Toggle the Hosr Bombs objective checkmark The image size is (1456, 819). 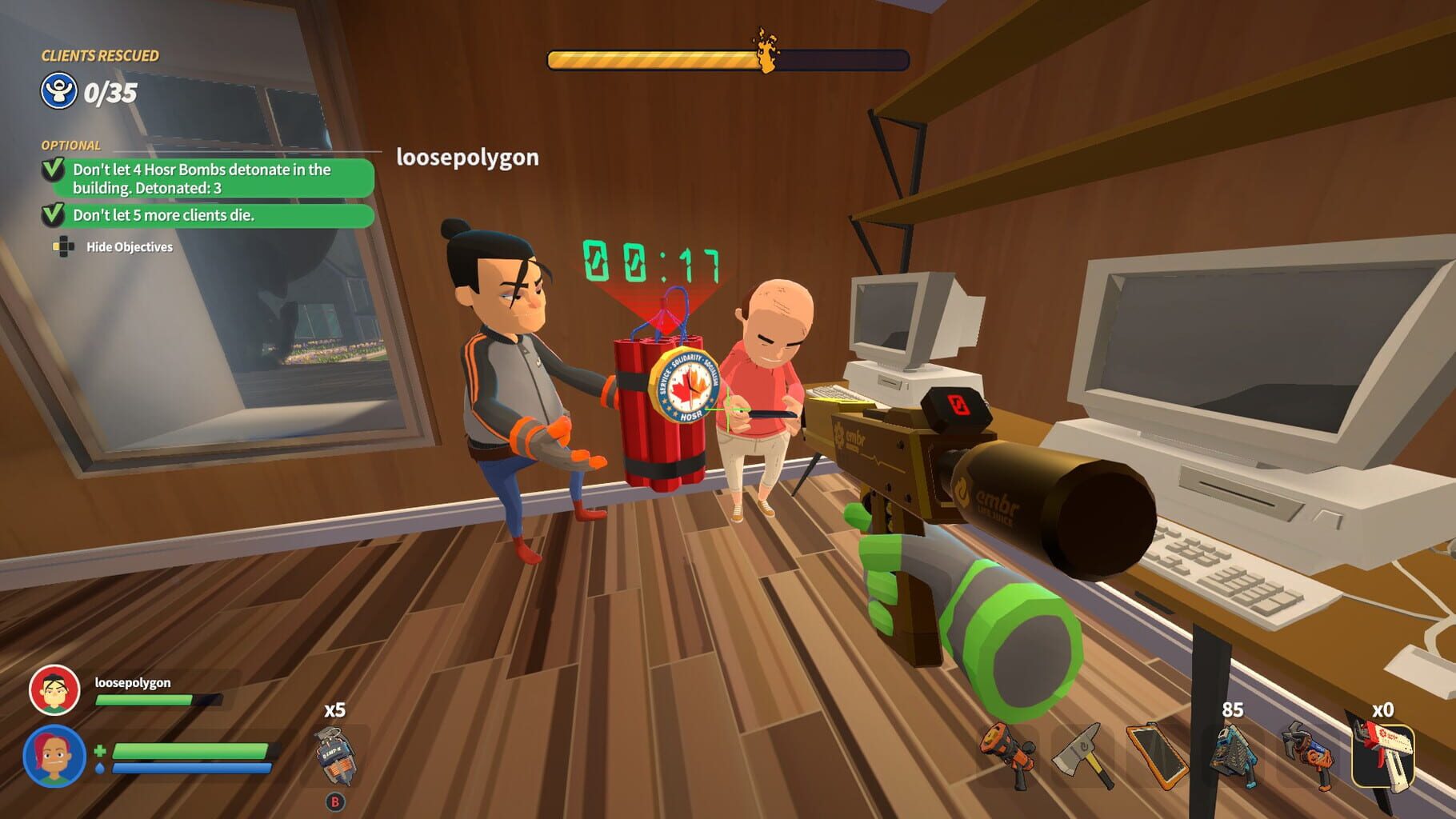point(53,170)
